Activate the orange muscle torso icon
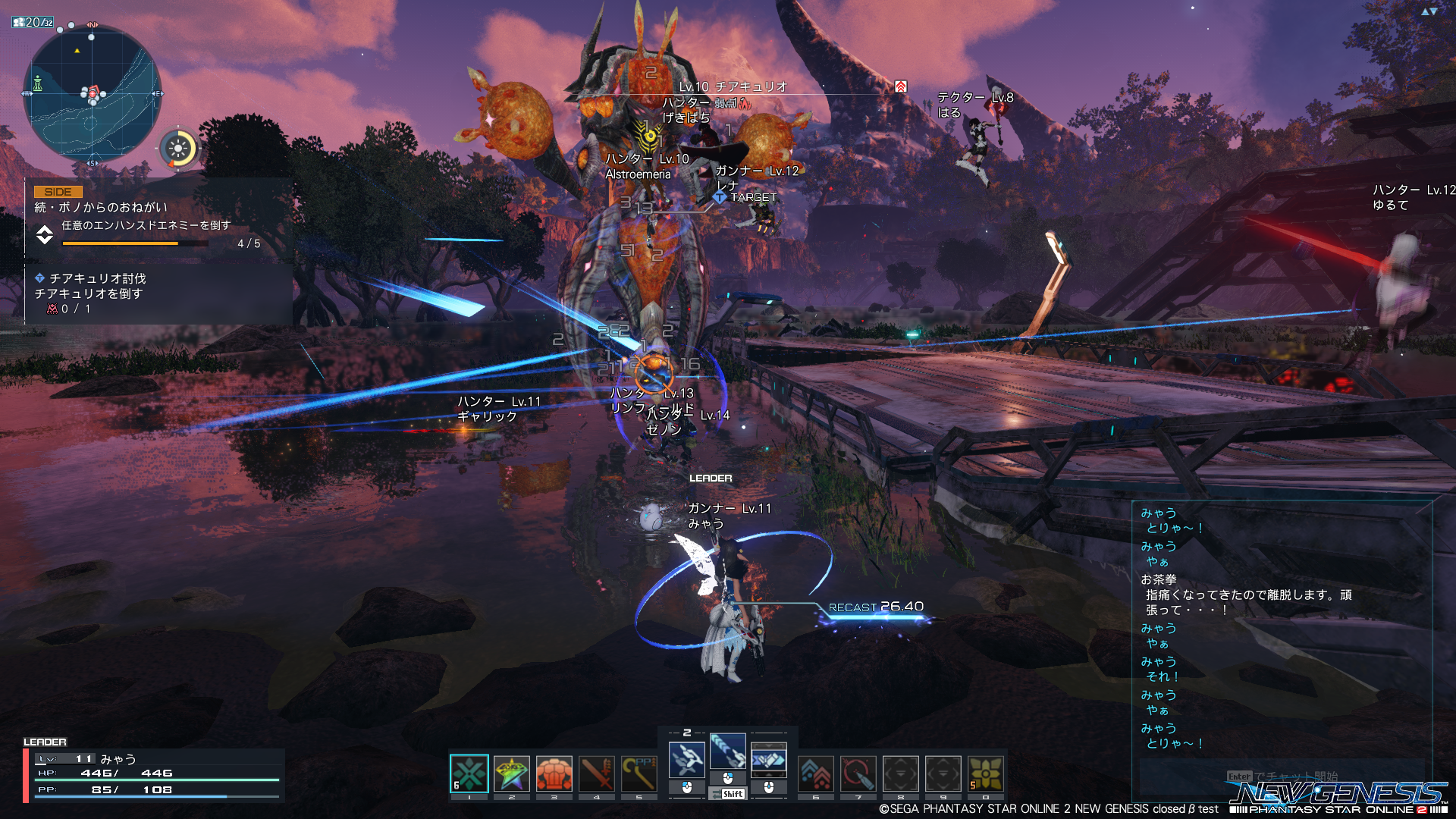Screen dimensions: 1456x819 (554, 774)
